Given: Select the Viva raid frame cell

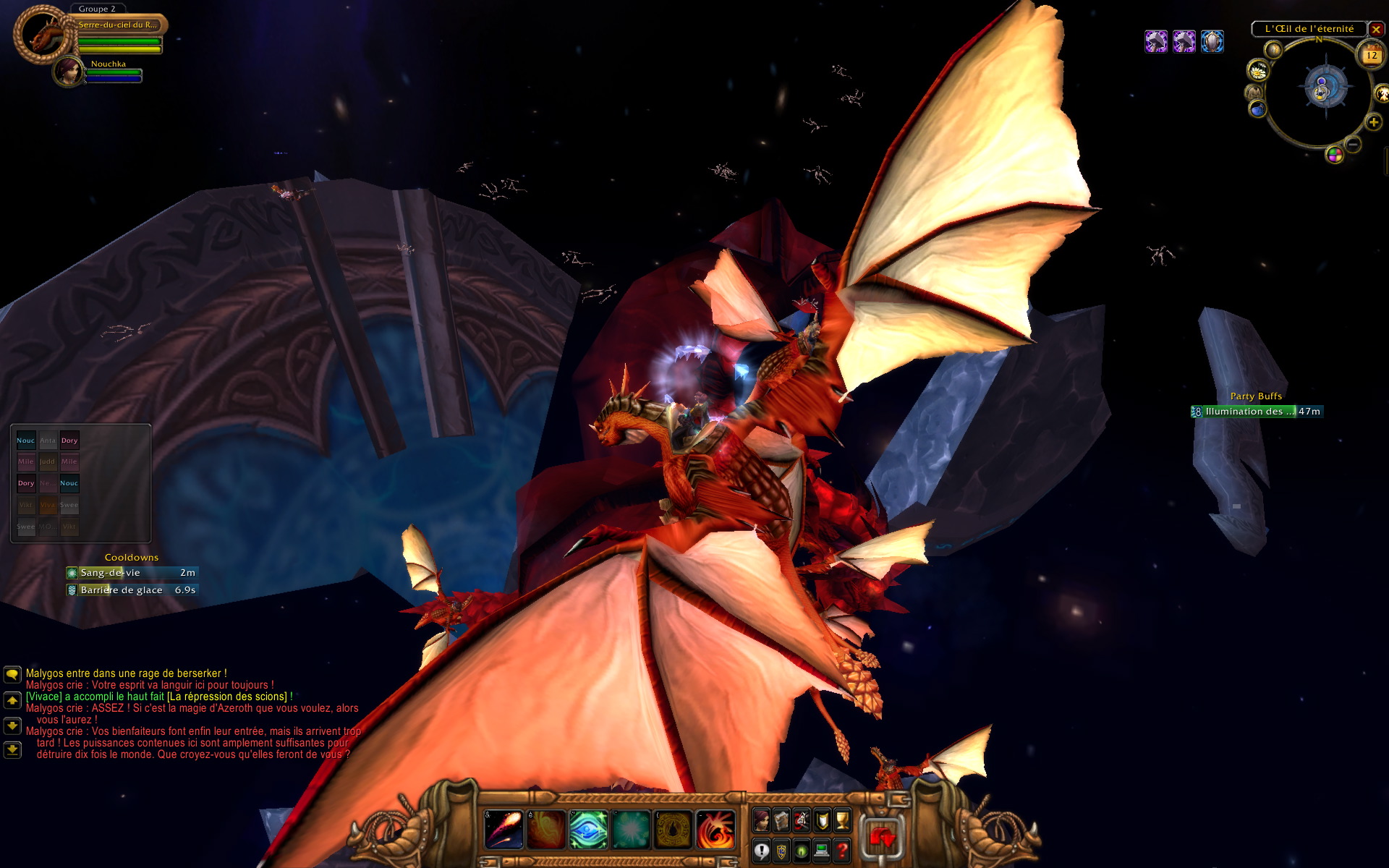Looking at the screenshot, I should (x=48, y=505).
